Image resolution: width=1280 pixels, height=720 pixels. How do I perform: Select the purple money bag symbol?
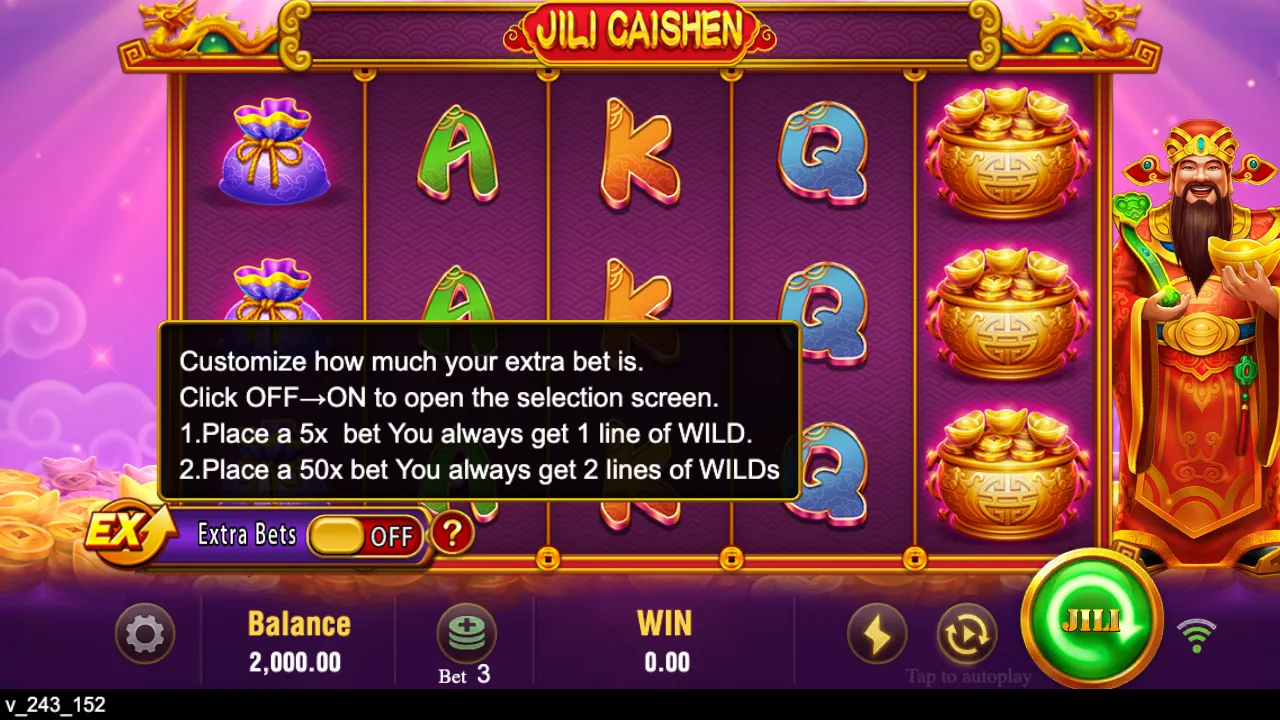[277, 150]
